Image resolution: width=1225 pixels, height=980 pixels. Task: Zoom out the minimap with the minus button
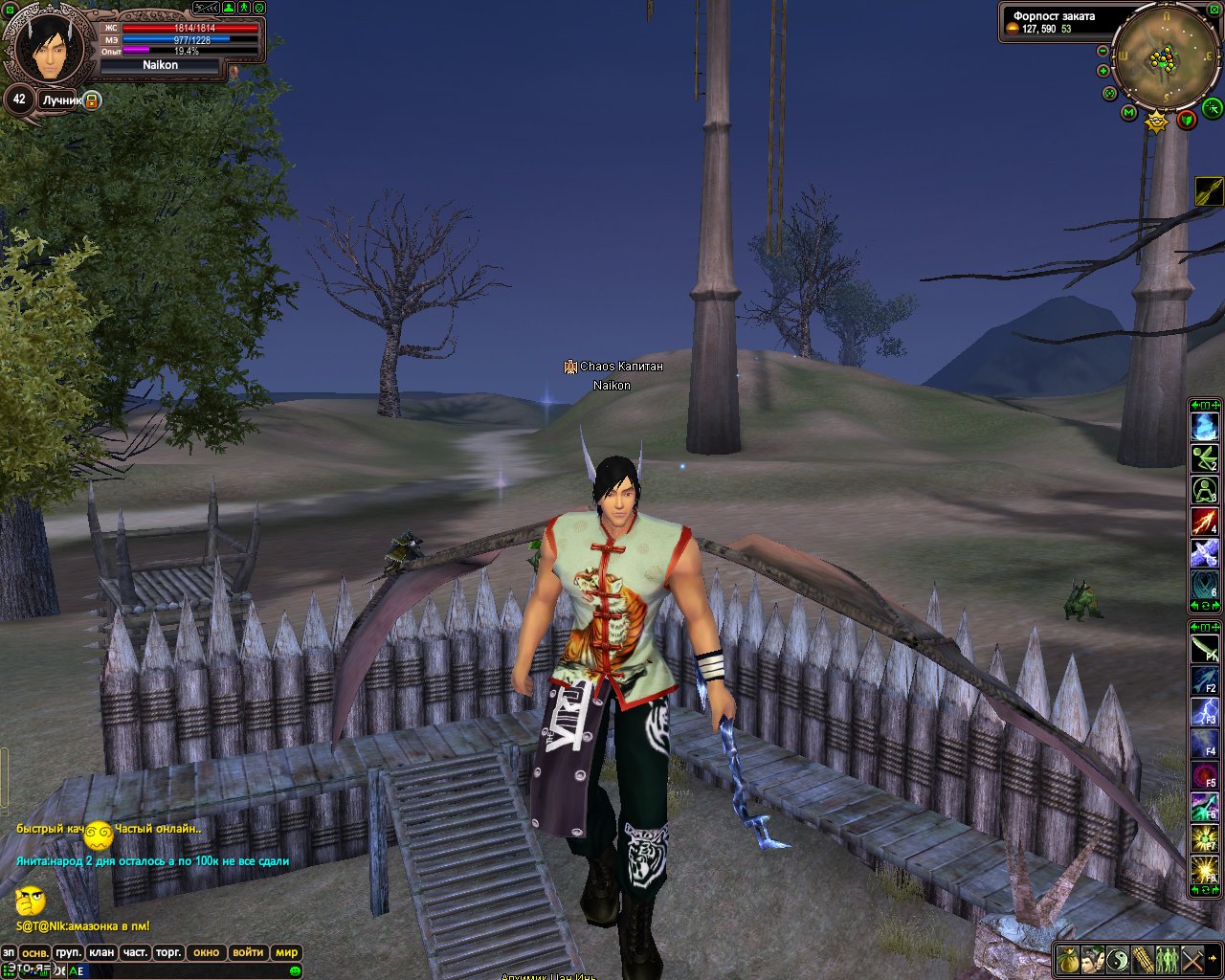pyautogui.click(x=1103, y=51)
